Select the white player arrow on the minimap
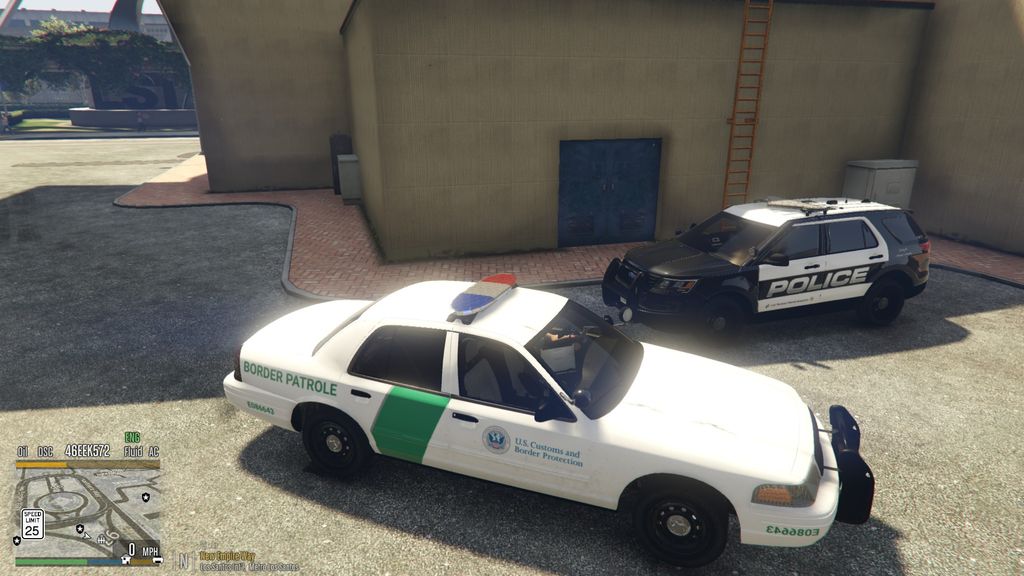 [87, 534]
